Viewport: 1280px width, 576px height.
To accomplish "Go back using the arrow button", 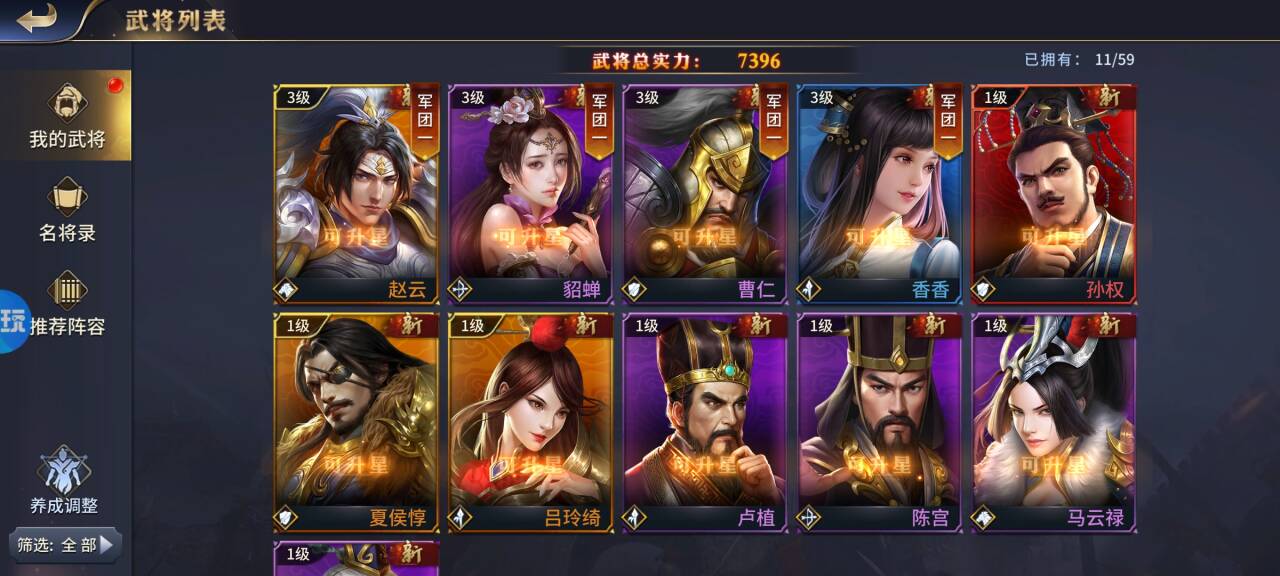I will point(37,19).
